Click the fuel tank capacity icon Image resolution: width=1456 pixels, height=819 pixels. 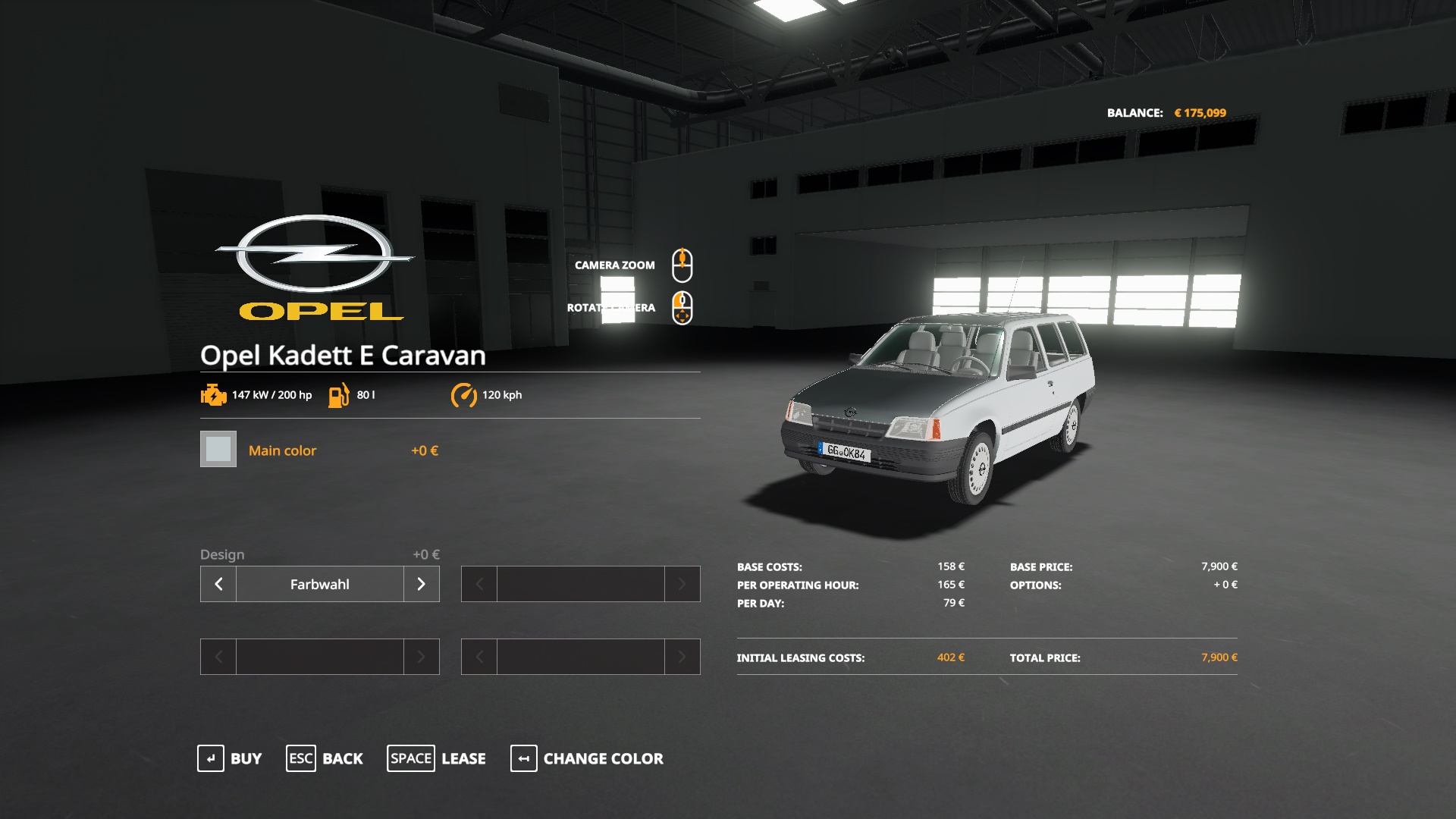(339, 394)
